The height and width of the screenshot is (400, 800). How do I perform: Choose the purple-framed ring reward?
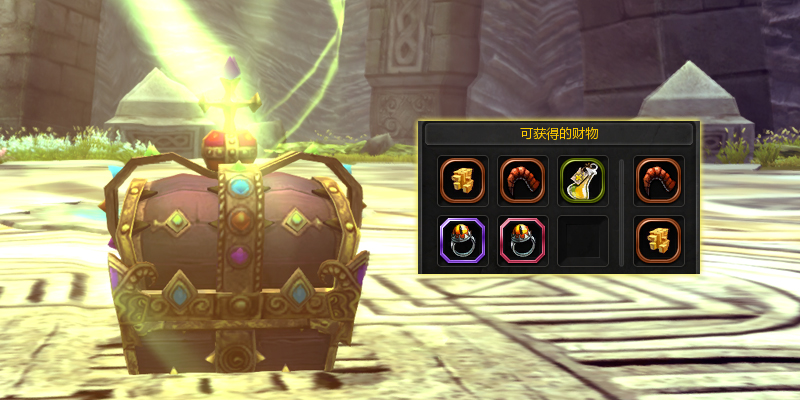pyautogui.click(x=463, y=241)
